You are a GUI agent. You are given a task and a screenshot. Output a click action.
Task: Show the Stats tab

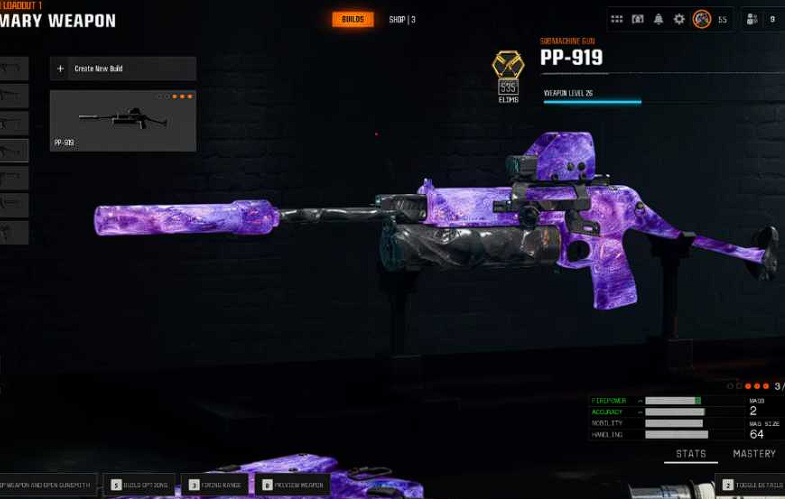691,454
